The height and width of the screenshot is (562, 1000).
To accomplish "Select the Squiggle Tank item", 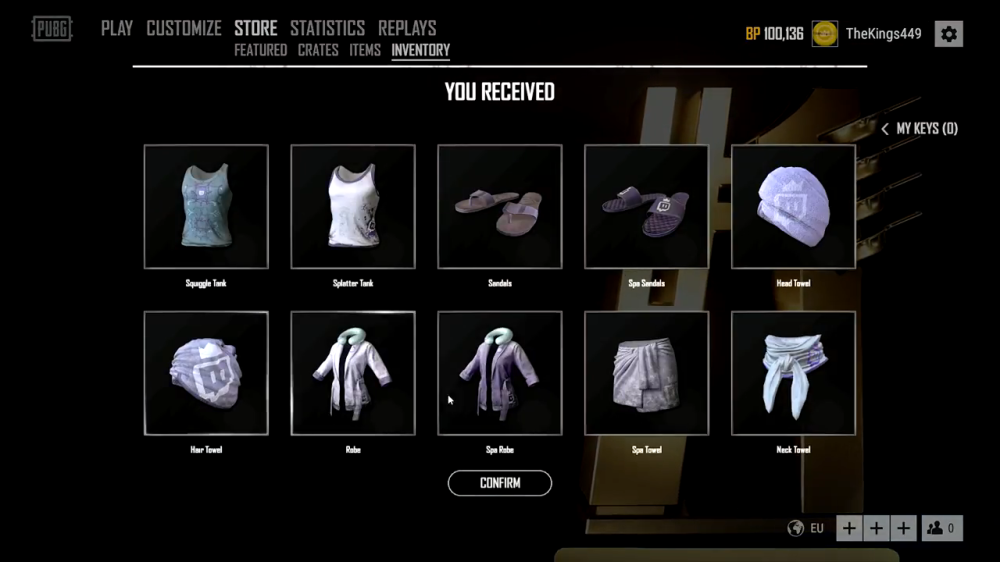I will (x=206, y=207).
